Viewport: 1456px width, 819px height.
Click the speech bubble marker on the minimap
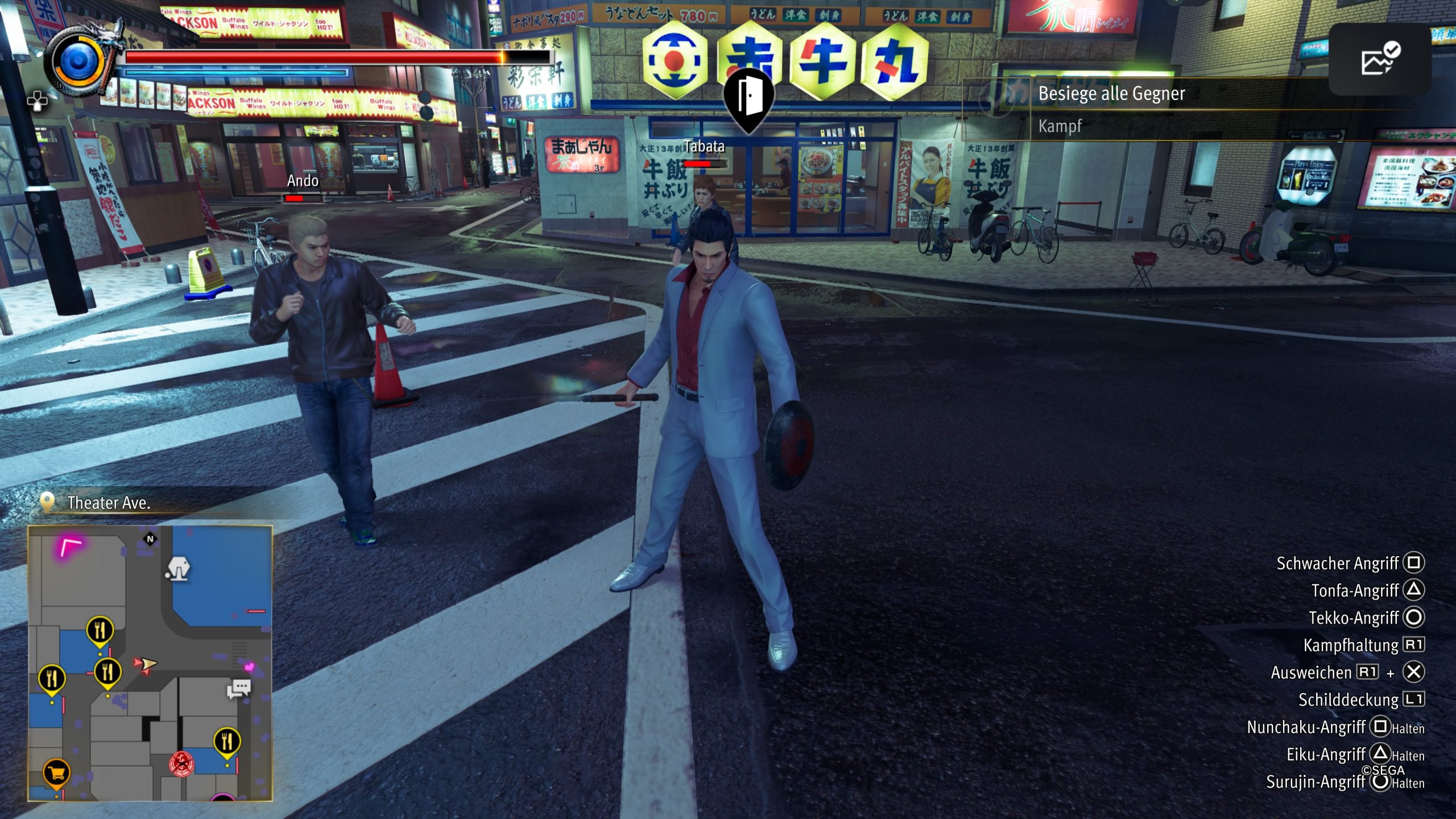tap(239, 689)
